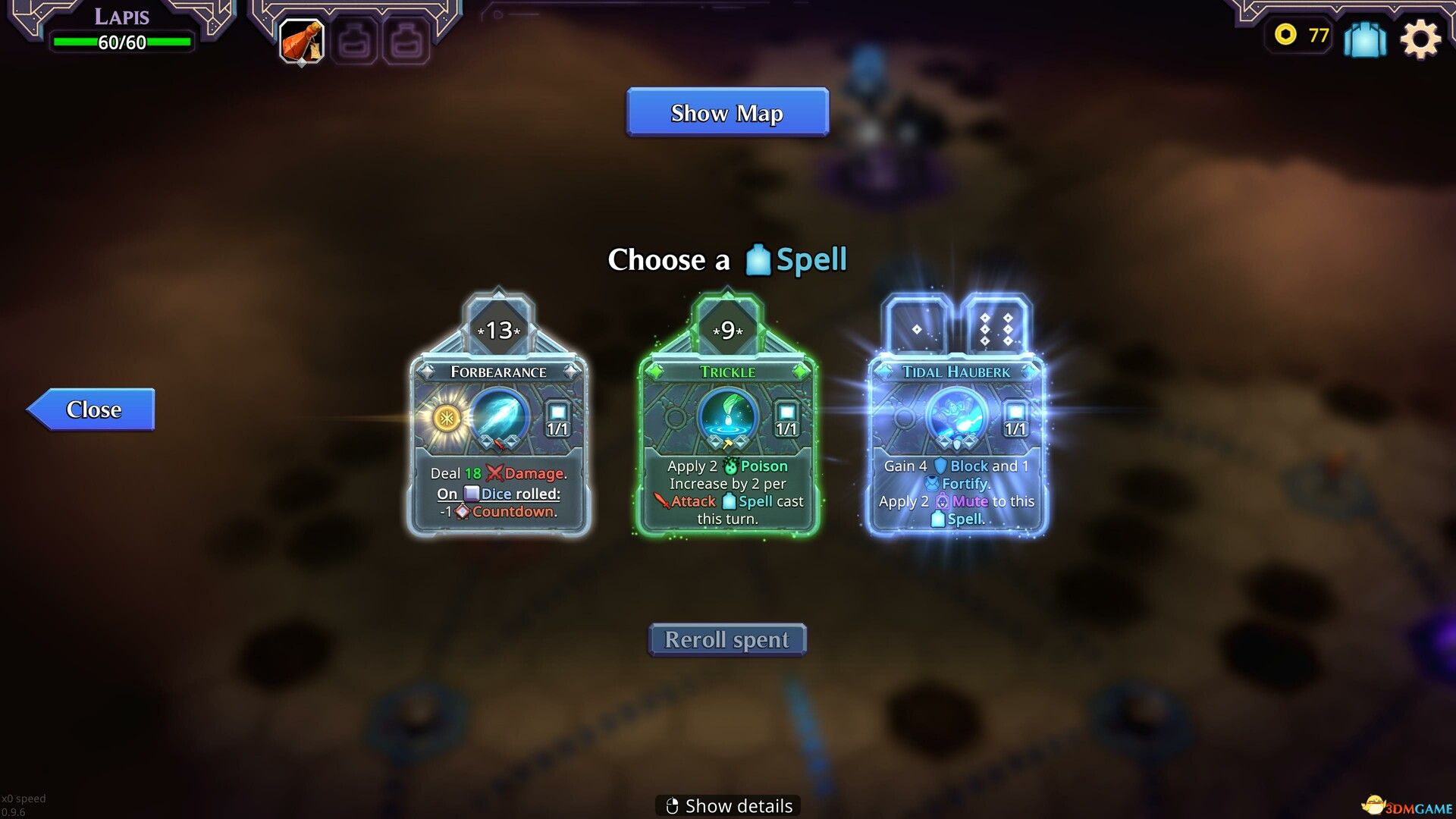Click the *9* countdown badge on Trickle
Image resolution: width=1456 pixels, height=819 pixels.
pos(726,331)
